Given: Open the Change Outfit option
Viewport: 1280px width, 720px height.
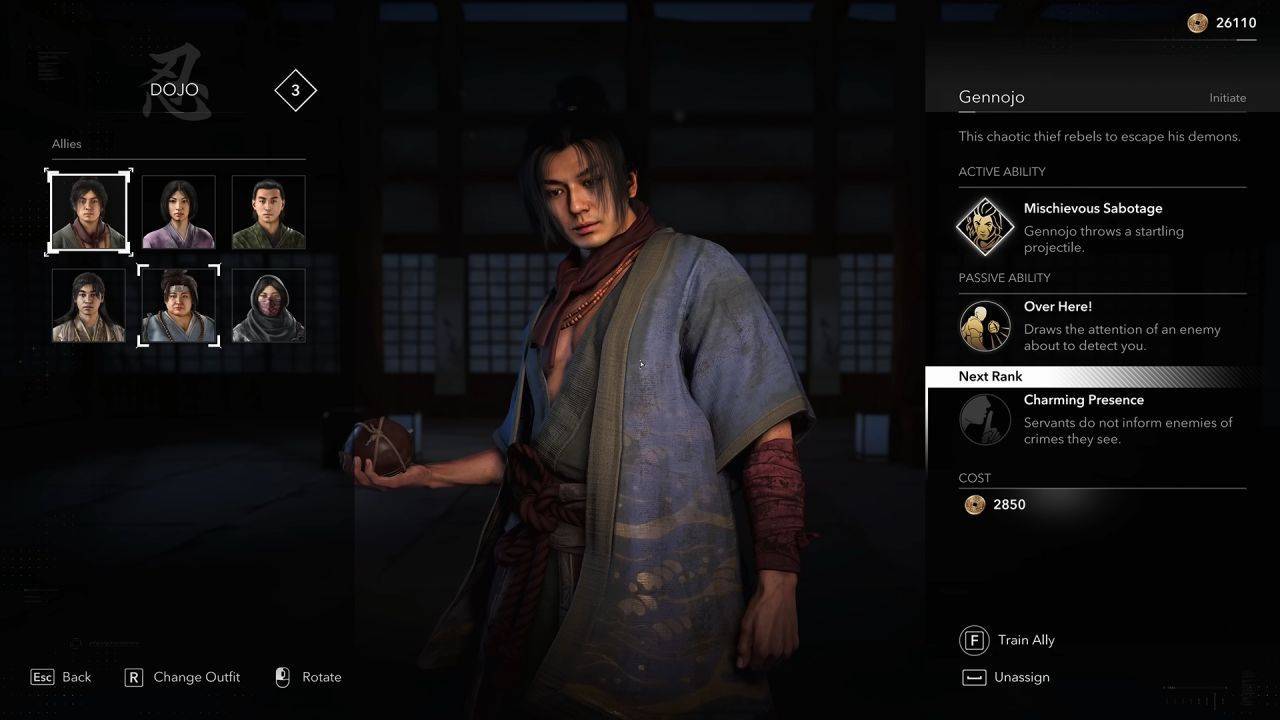Looking at the screenshot, I should (x=182, y=677).
